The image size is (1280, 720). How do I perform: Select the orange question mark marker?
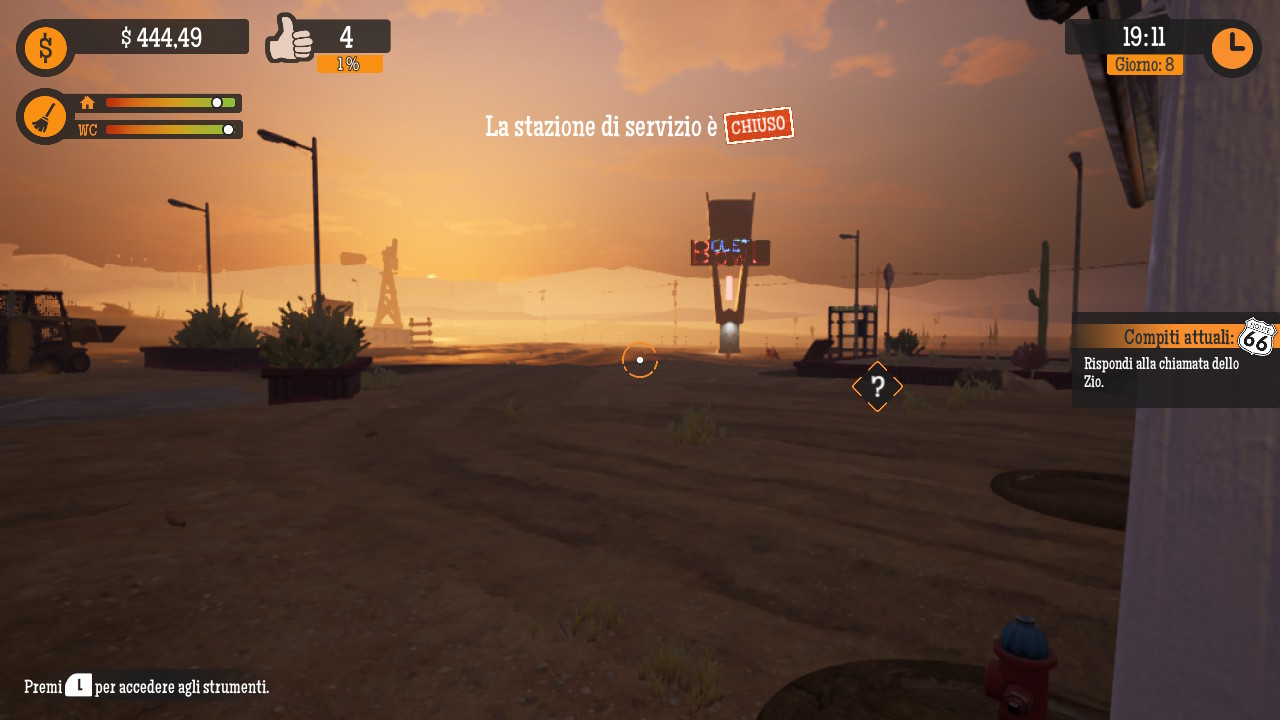point(877,386)
